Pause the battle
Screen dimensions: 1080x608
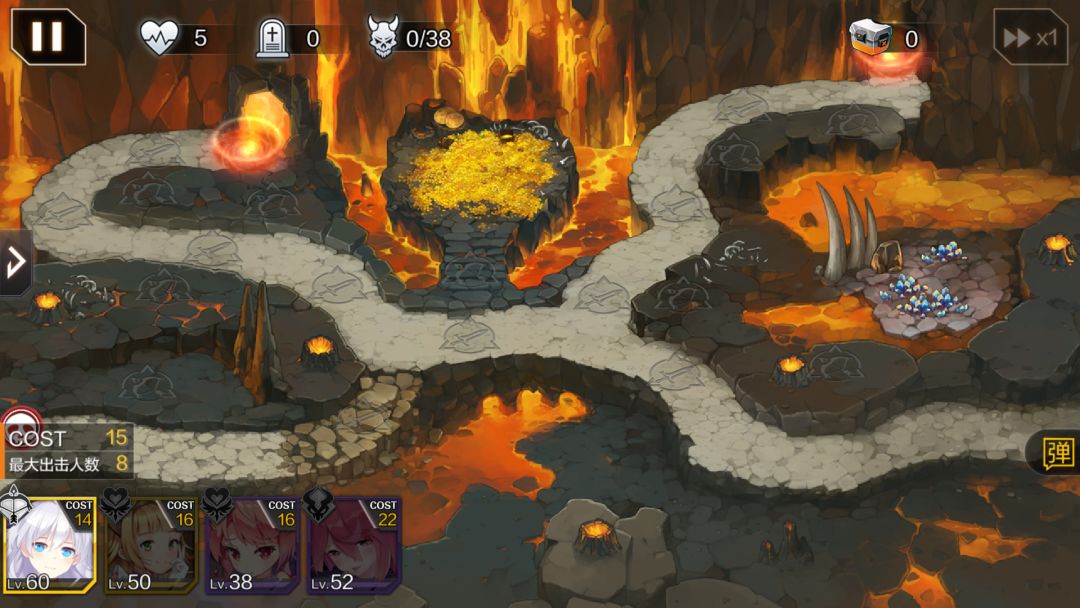(x=47, y=38)
